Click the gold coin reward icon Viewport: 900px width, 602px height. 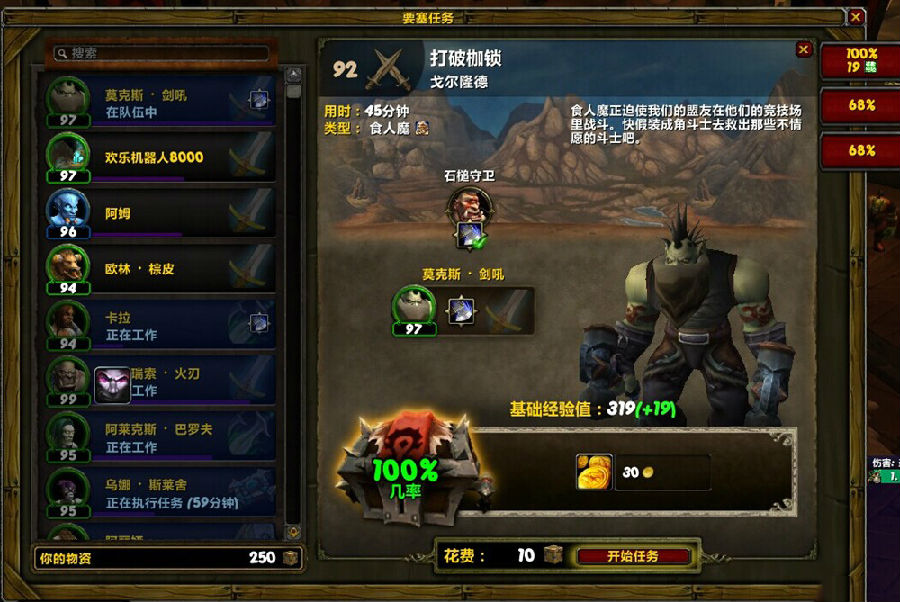[x=594, y=472]
